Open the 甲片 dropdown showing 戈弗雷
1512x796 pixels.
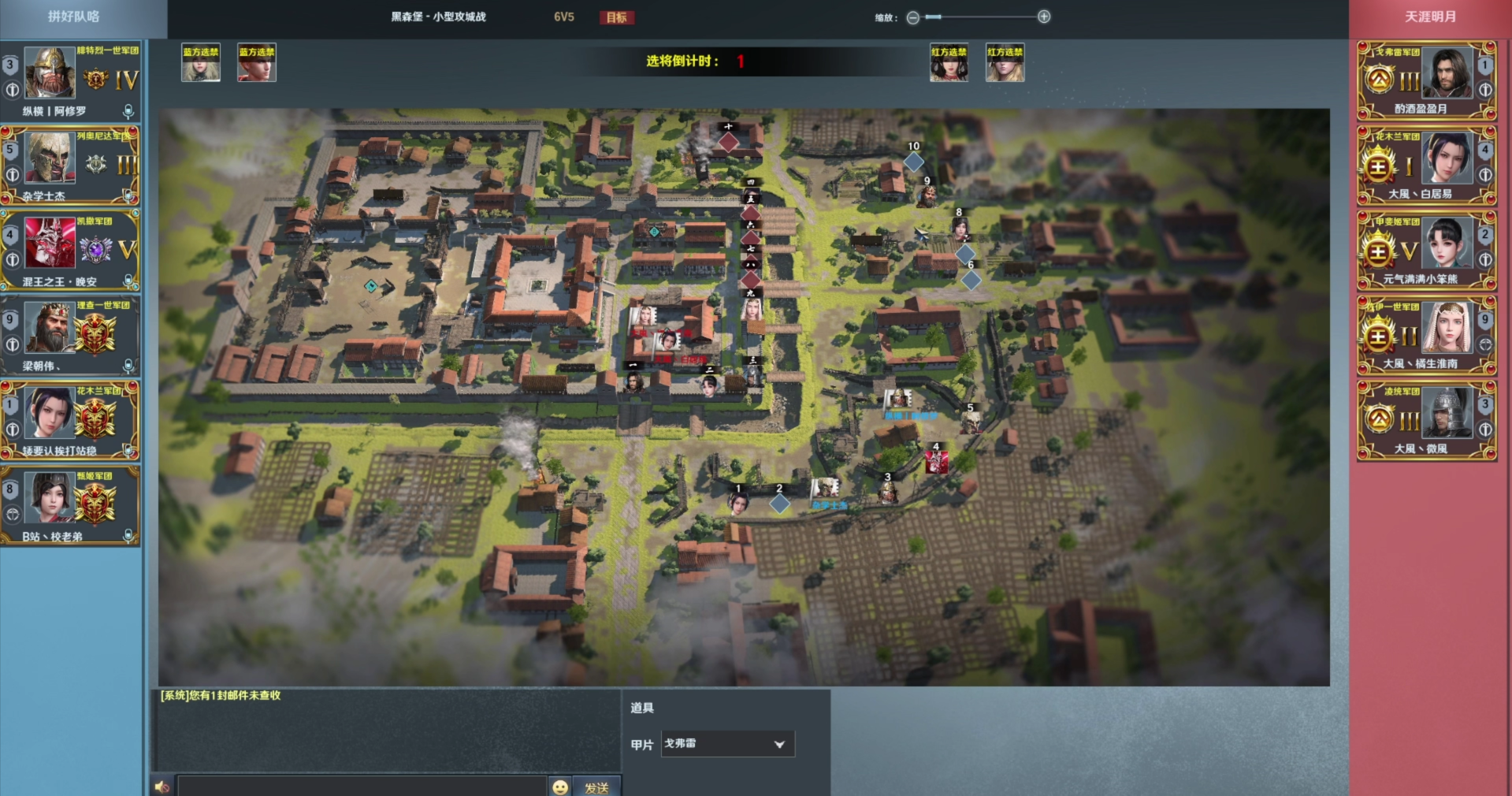pyautogui.click(x=726, y=744)
